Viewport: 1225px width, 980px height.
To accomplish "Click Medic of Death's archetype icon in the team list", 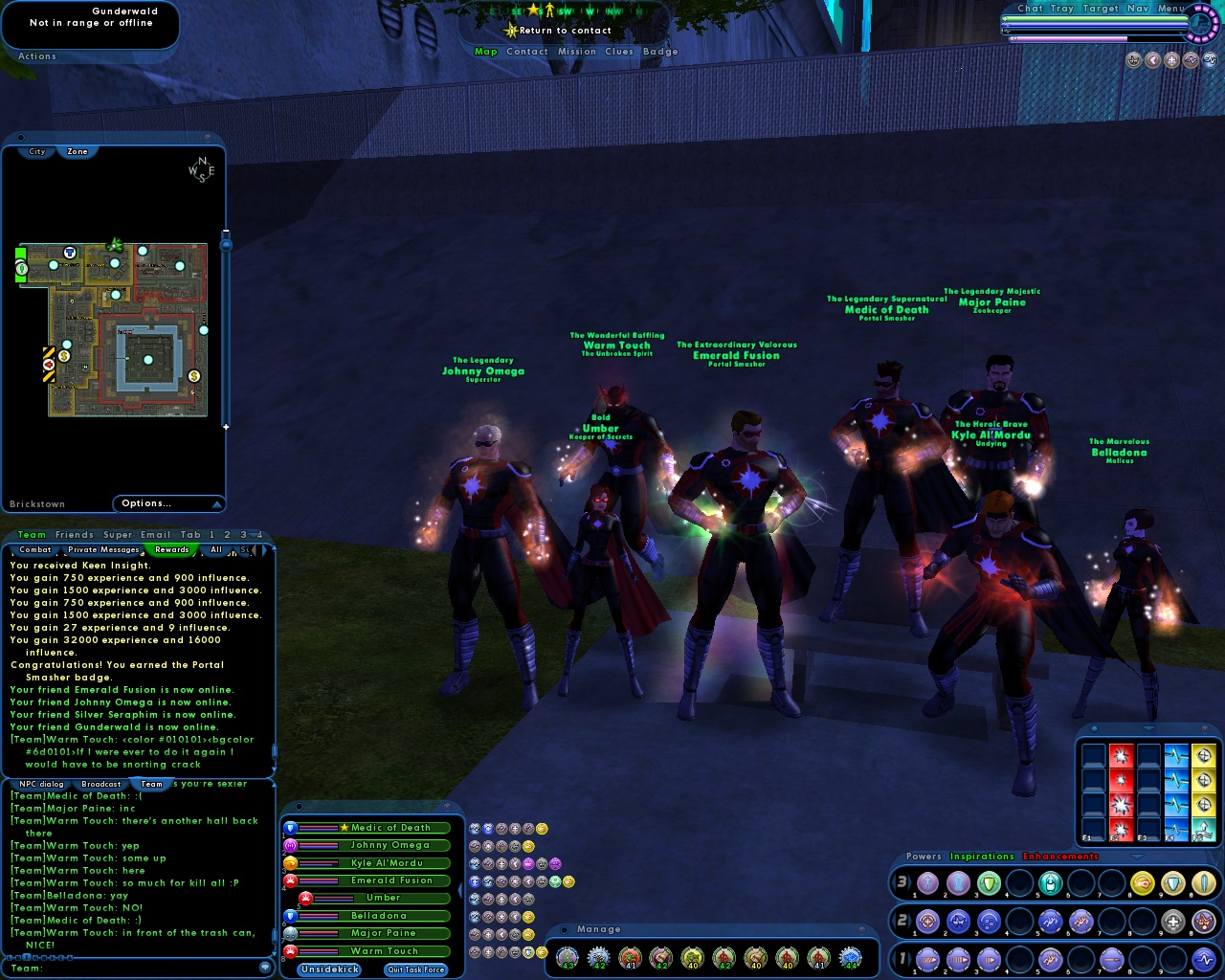I will [x=290, y=828].
